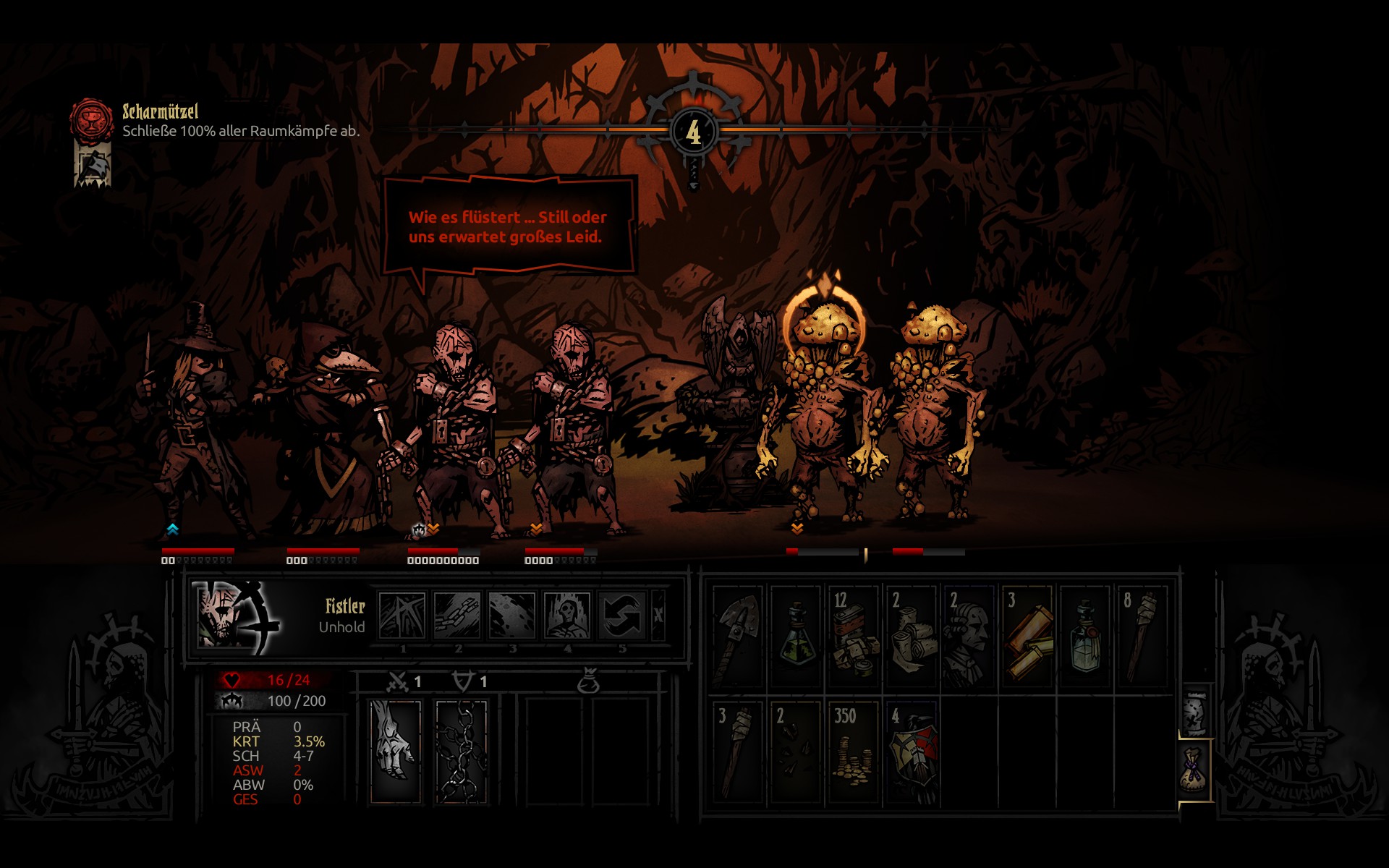The height and width of the screenshot is (868, 1389).
Task: Select the torch stack of 8
Action: pos(1143,637)
